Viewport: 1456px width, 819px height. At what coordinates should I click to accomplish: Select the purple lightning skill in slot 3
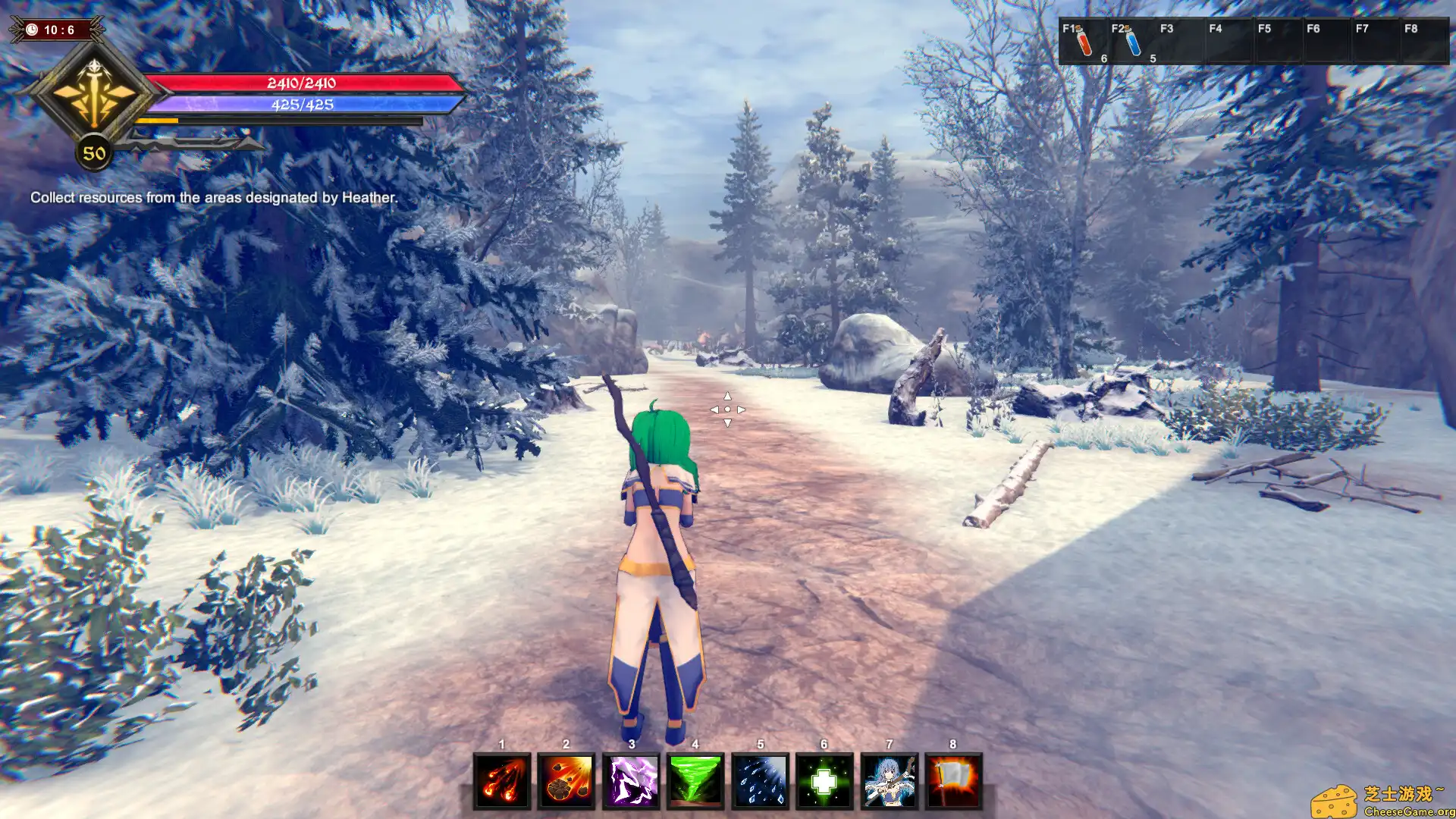click(630, 780)
